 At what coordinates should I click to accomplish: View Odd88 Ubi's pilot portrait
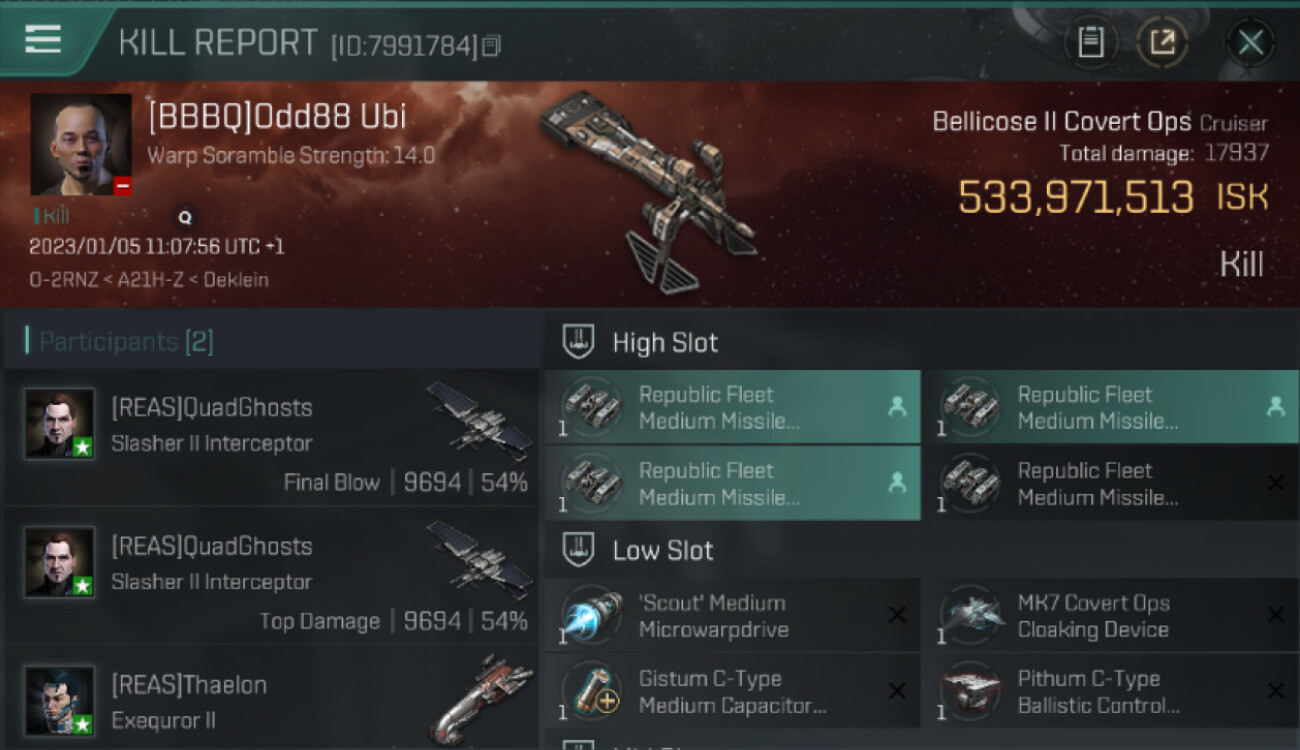tap(80, 144)
